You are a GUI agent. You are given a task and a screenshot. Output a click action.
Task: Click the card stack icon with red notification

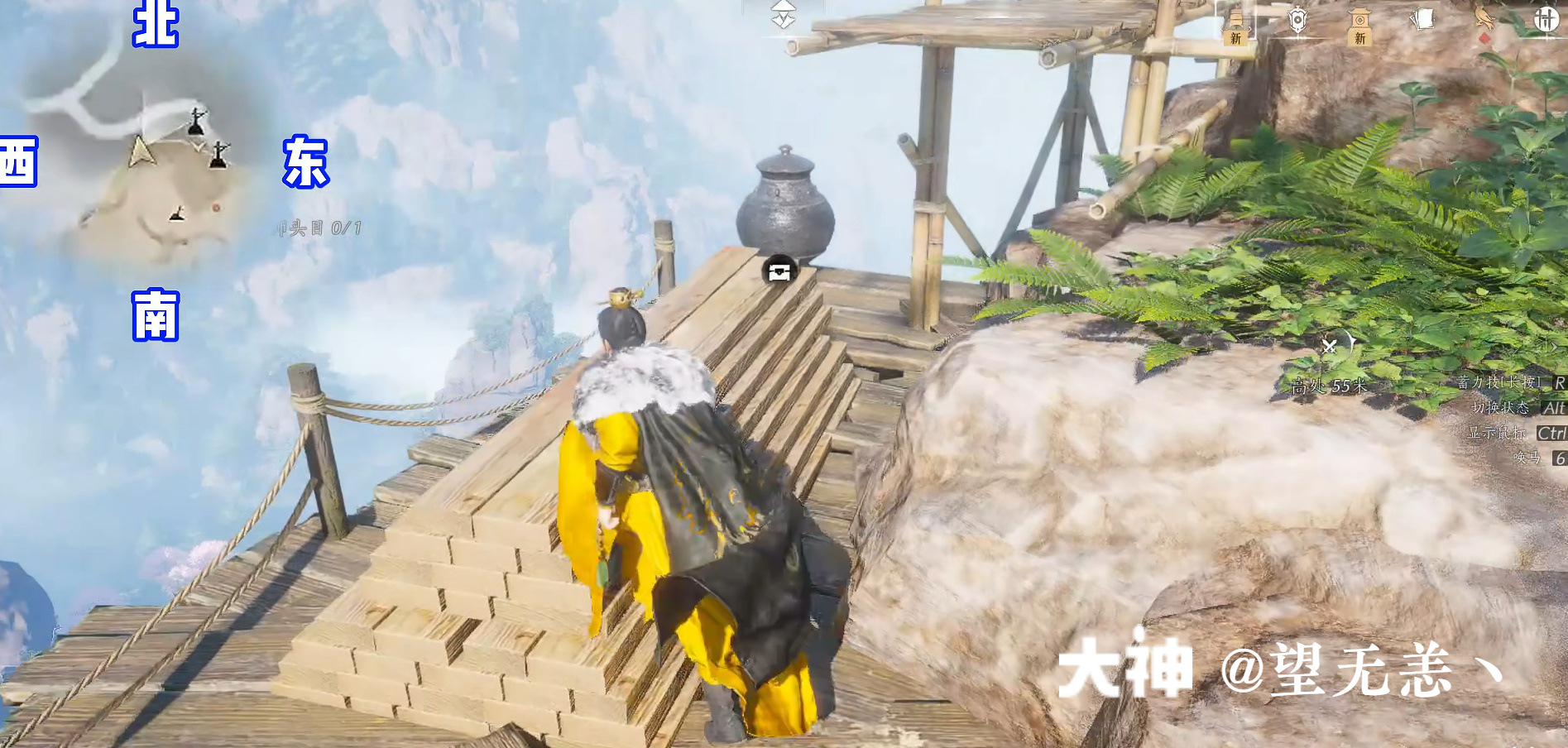coord(1423,18)
